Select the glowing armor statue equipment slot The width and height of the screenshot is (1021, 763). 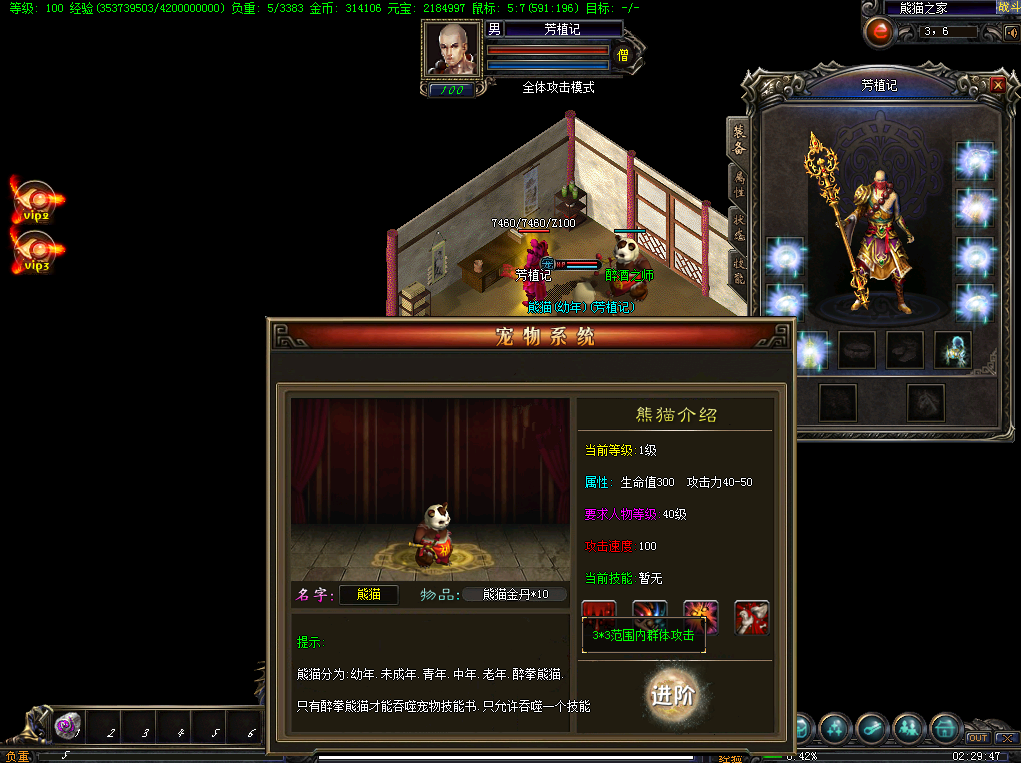click(952, 349)
